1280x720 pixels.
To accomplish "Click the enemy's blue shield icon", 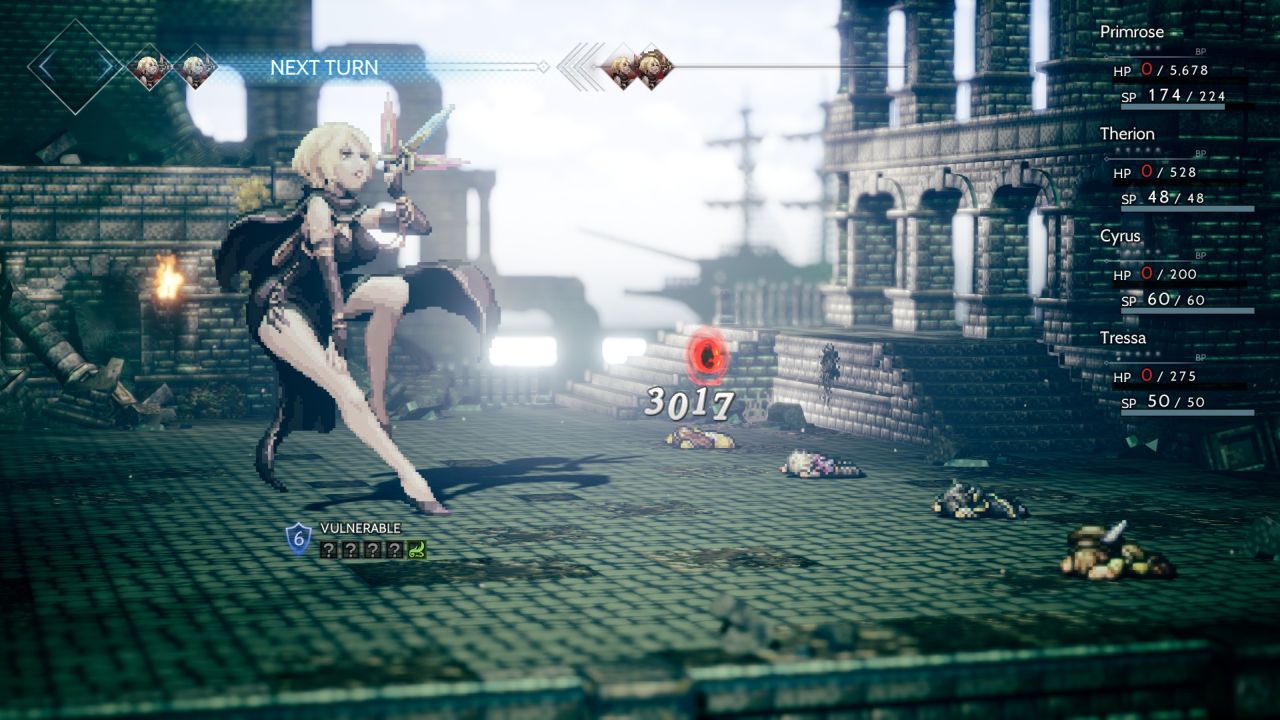I will pos(298,538).
